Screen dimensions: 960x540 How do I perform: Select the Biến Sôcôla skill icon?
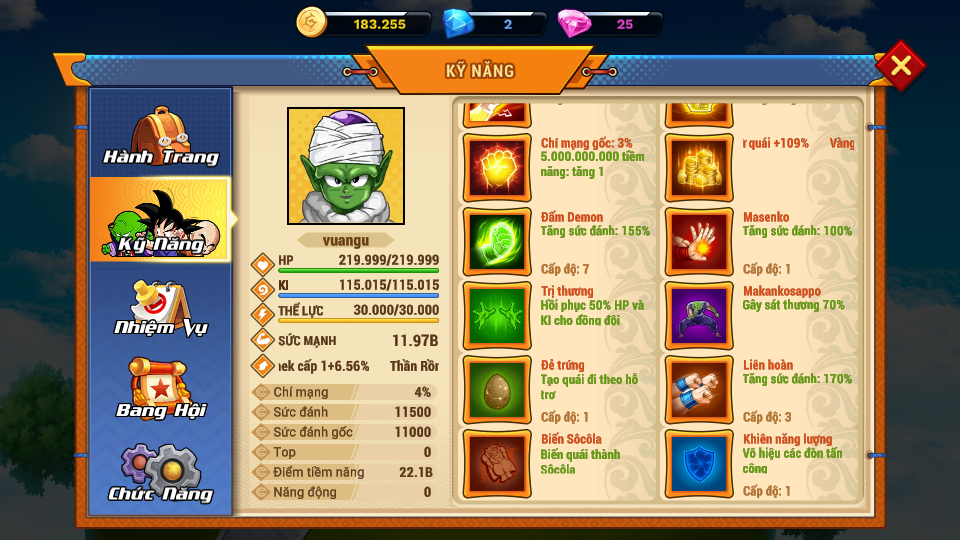498,464
